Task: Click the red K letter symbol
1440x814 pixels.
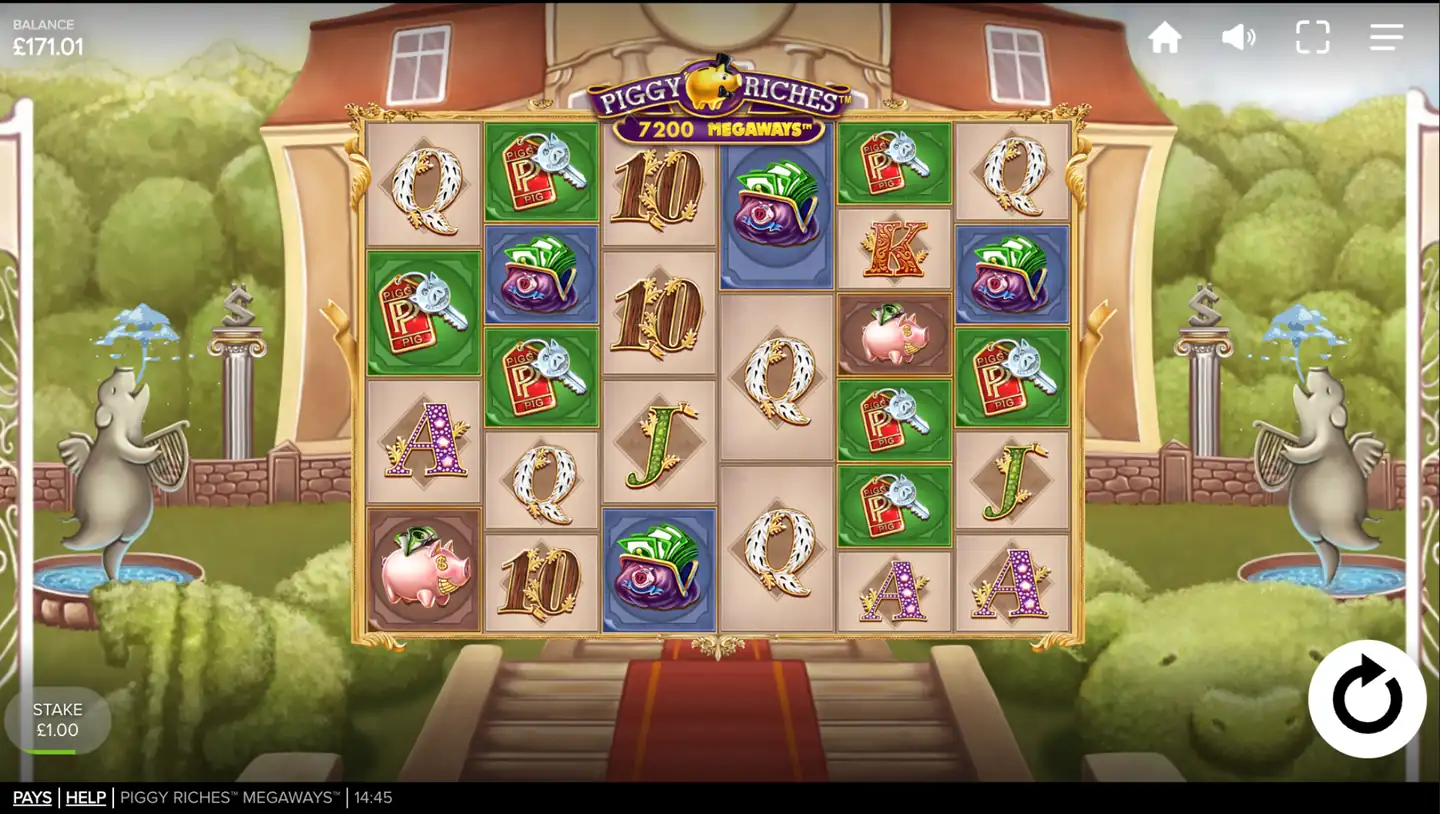Action: (x=894, y=251)
